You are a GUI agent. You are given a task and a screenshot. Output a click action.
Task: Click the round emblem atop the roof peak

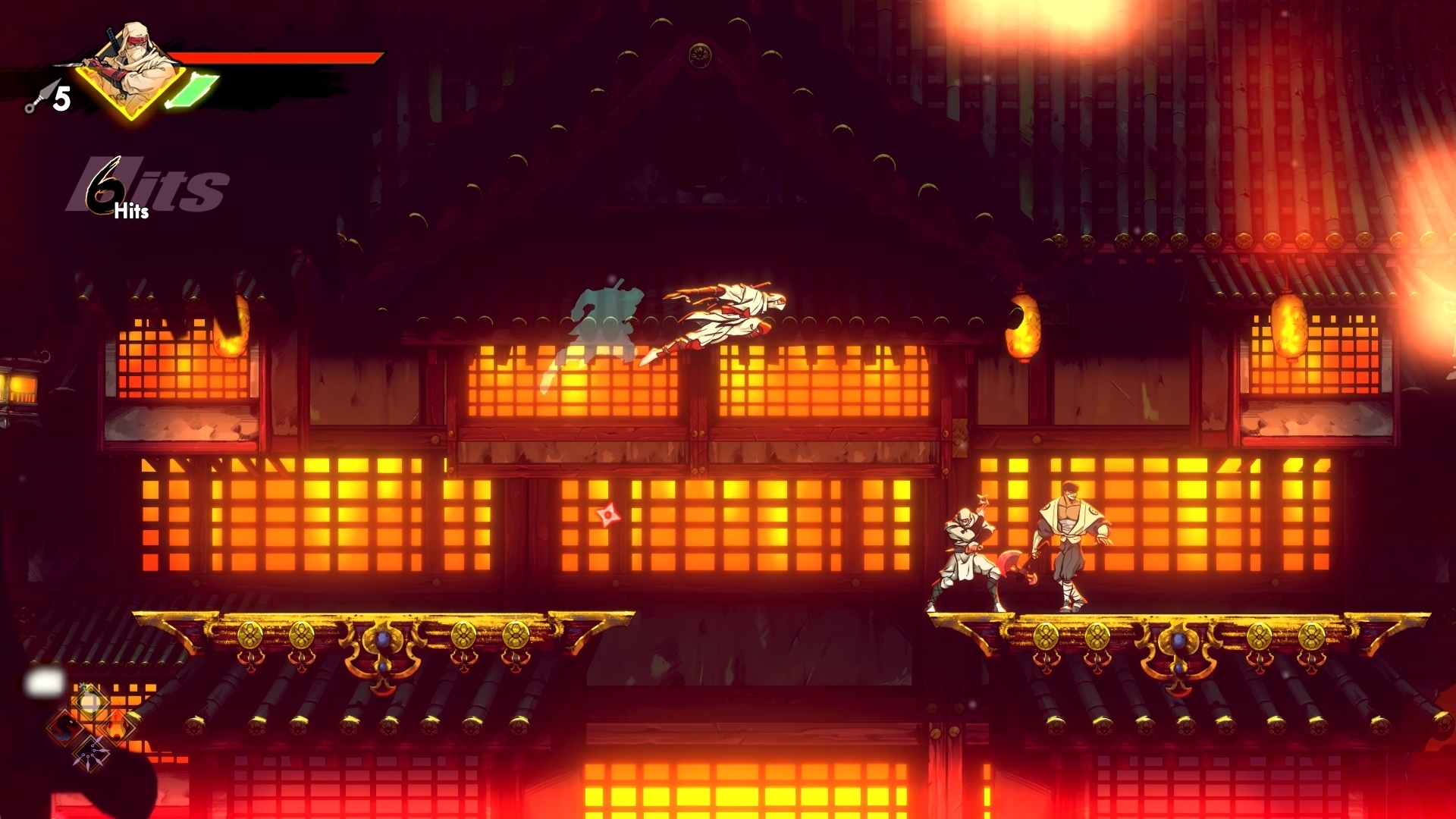701,54
